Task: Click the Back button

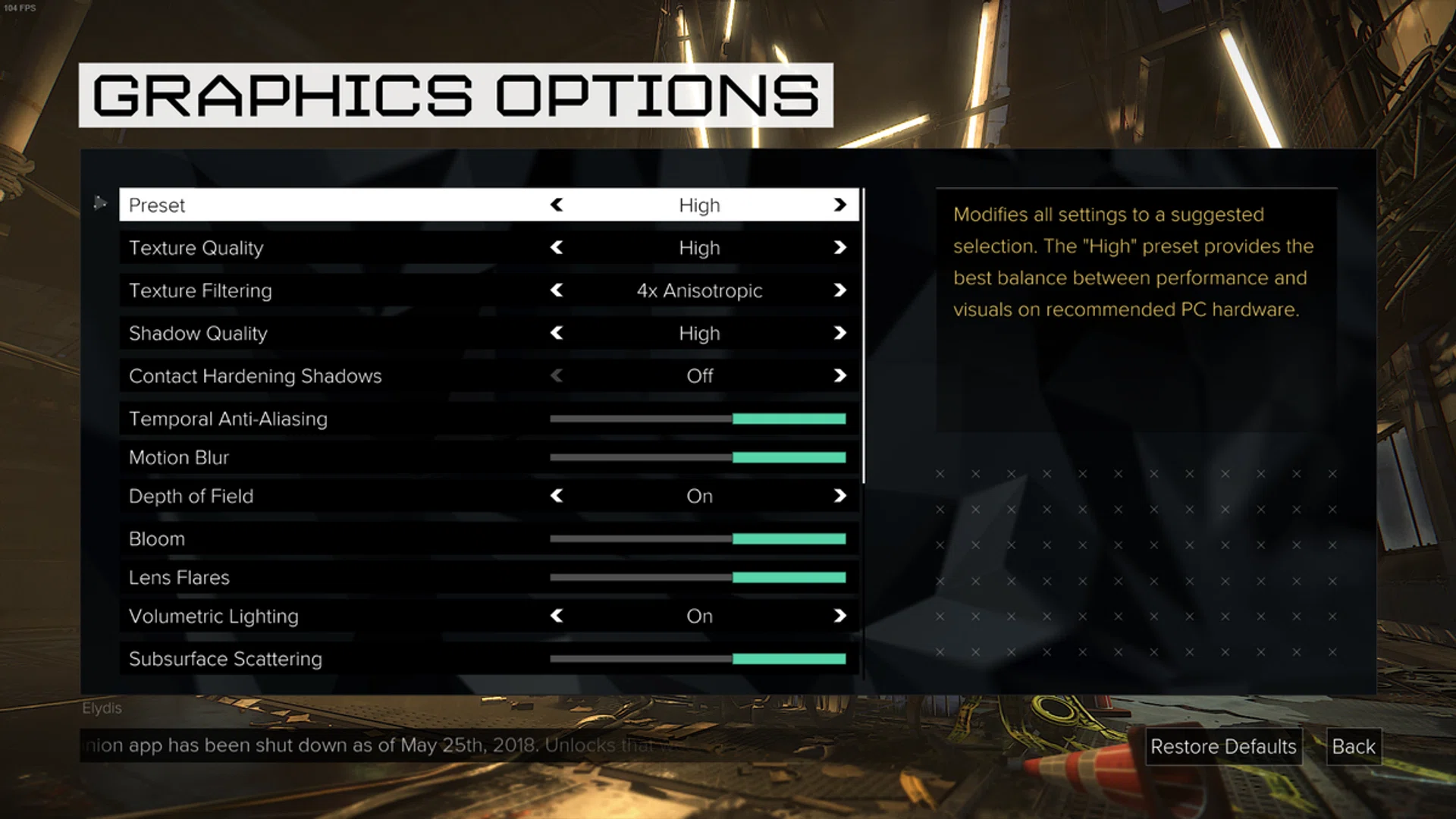Action: click(x=1353, y=747)
